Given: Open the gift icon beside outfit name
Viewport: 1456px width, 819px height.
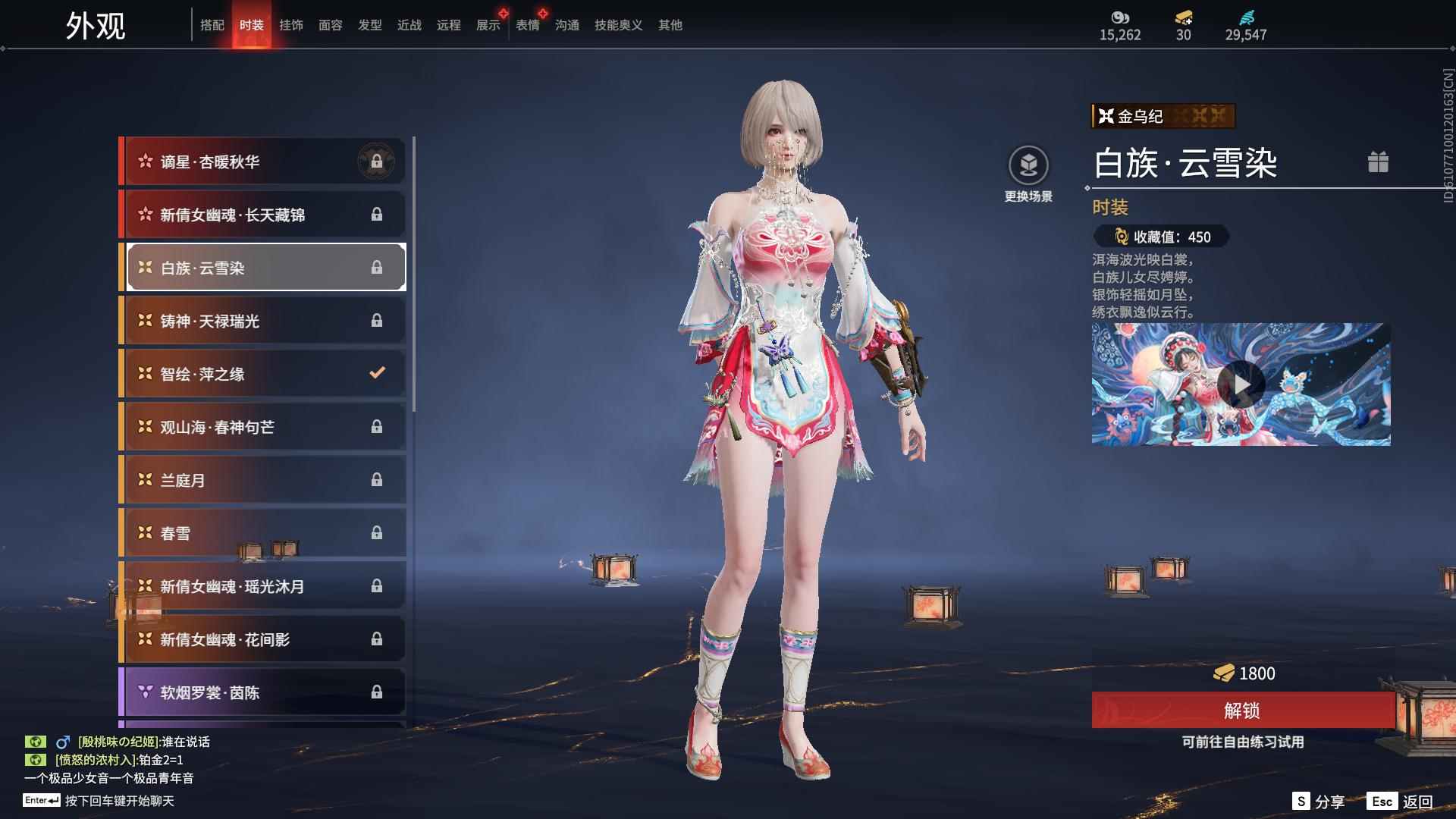Looking at the screenshot, I should coord(1378,162).
